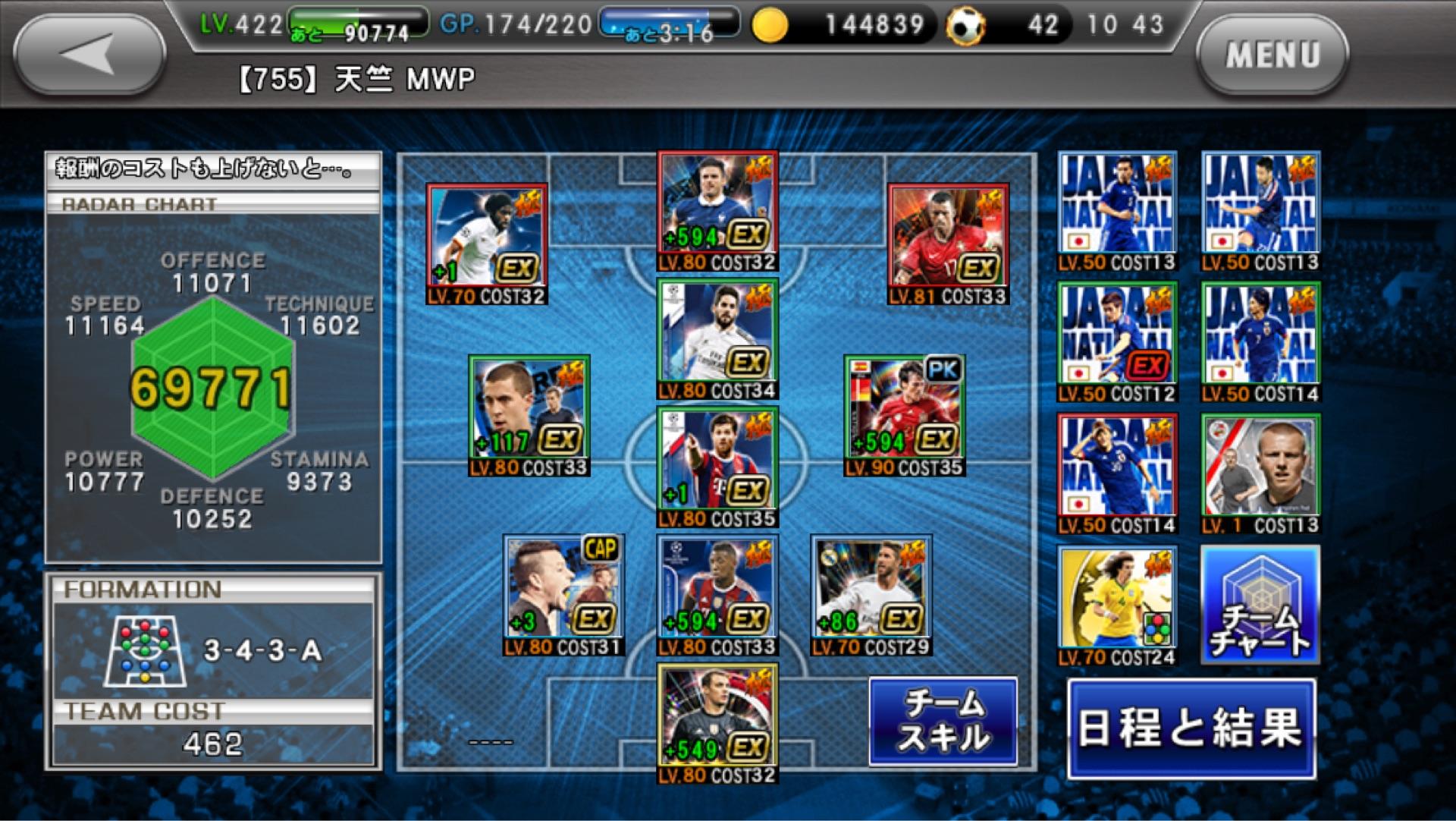Open チームスキル (Team Skill)
The image size is (1456, 821).
click(x=943, y=721)
